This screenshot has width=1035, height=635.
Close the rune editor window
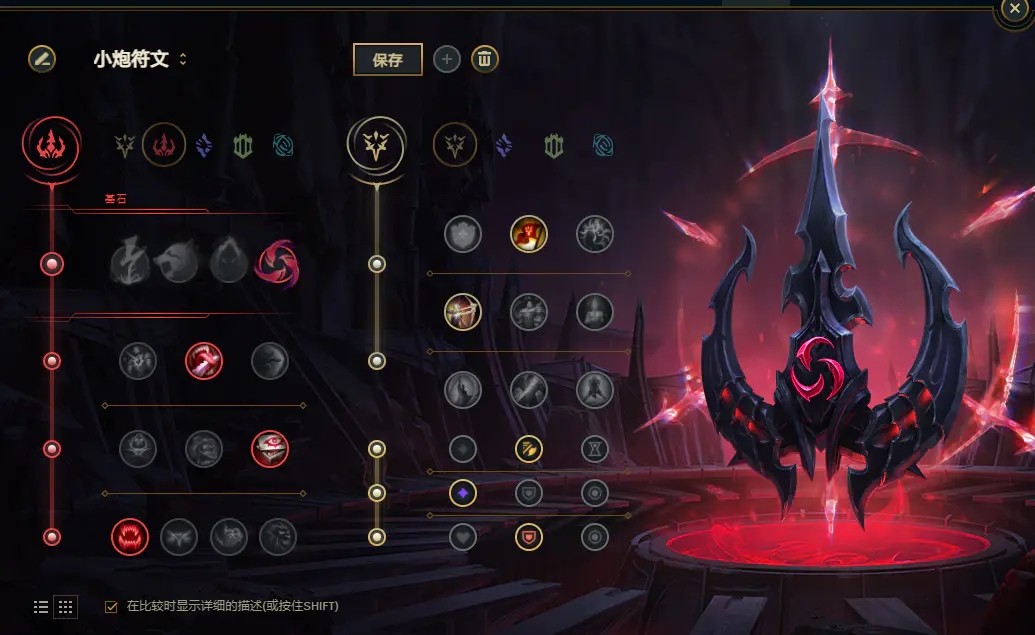tap(1013, 12)
